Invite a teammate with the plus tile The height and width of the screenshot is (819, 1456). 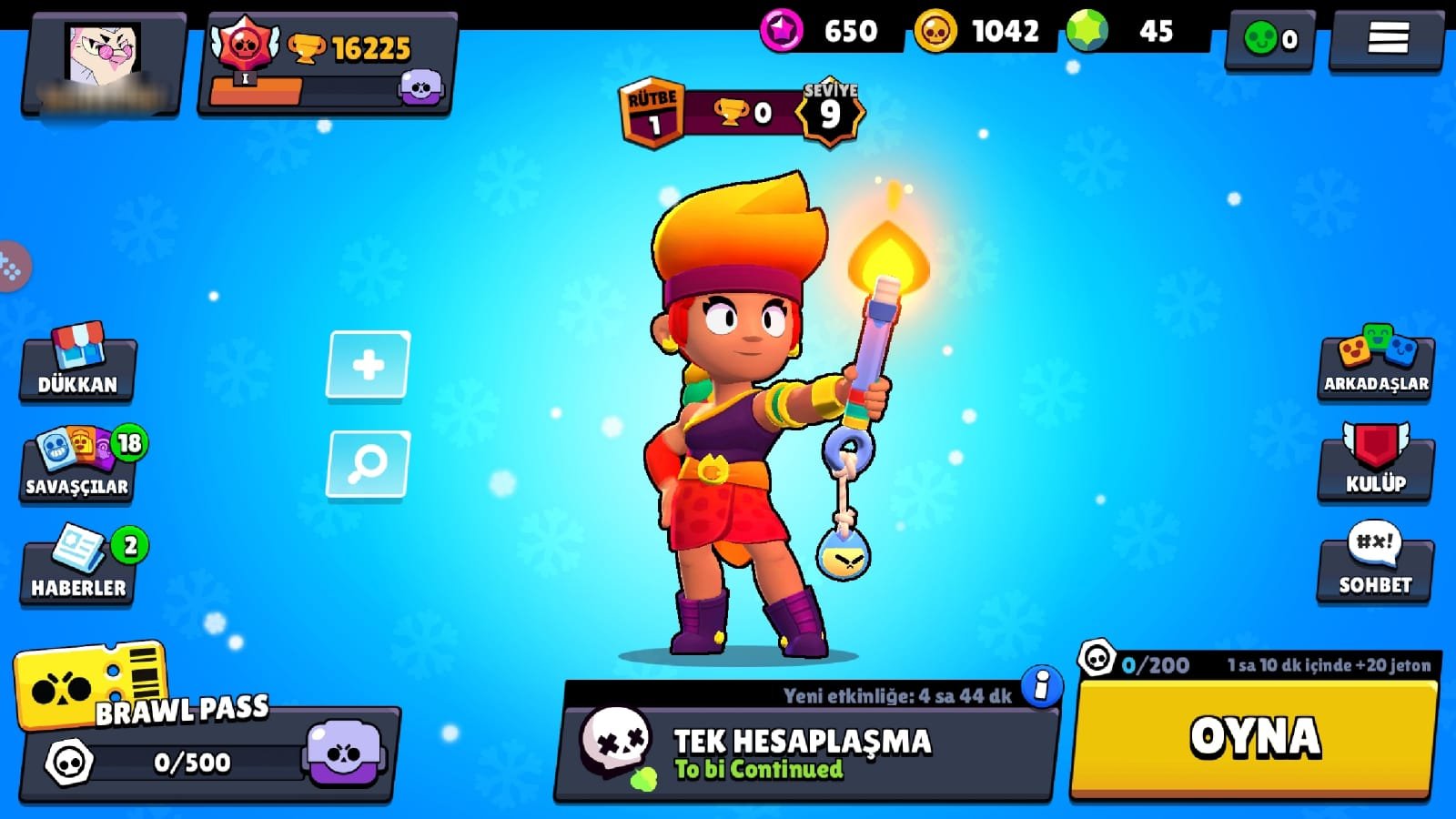(369, 365)
